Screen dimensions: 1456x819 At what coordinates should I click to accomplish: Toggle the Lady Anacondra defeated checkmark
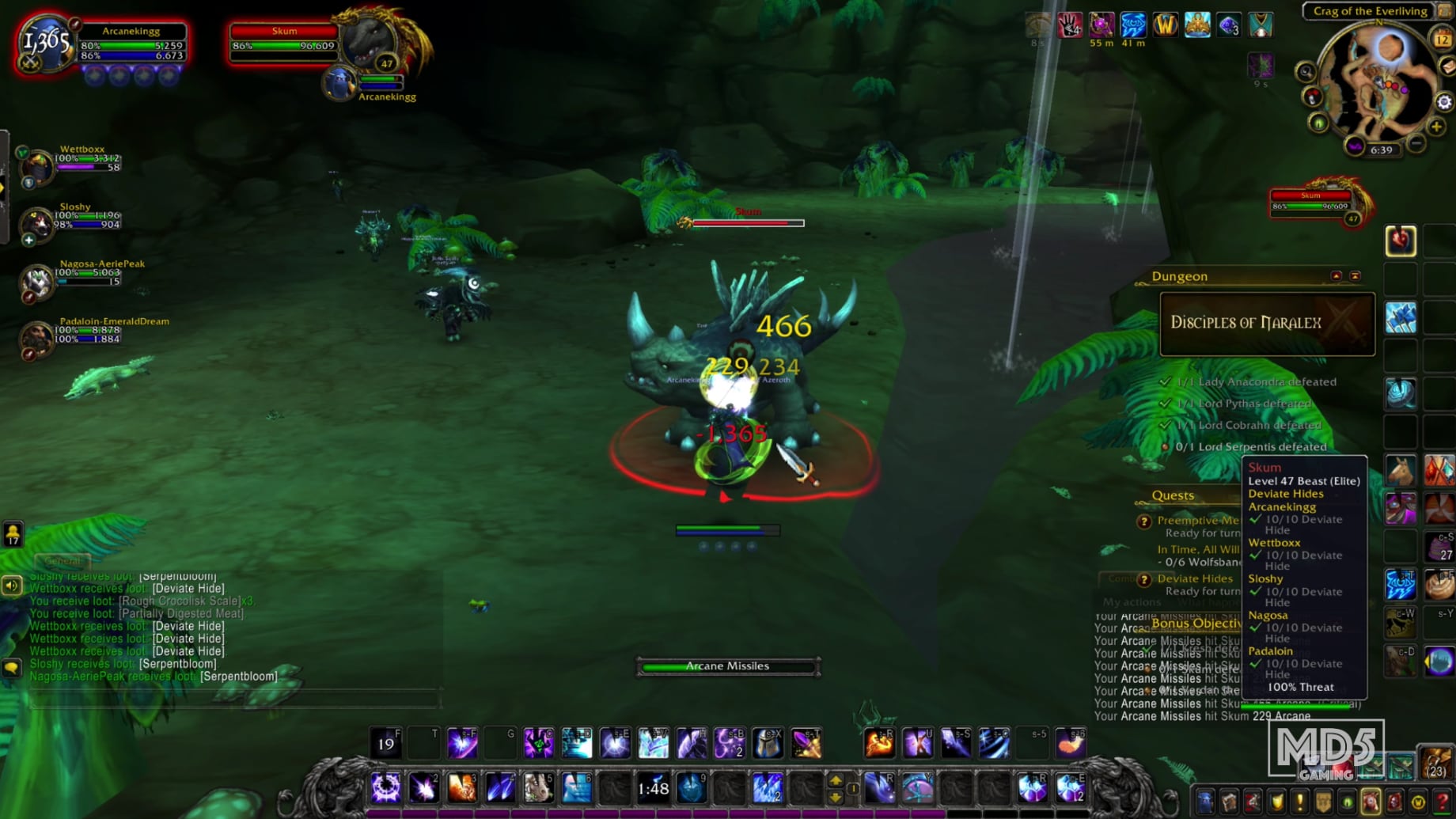(x=1164, y=381)
